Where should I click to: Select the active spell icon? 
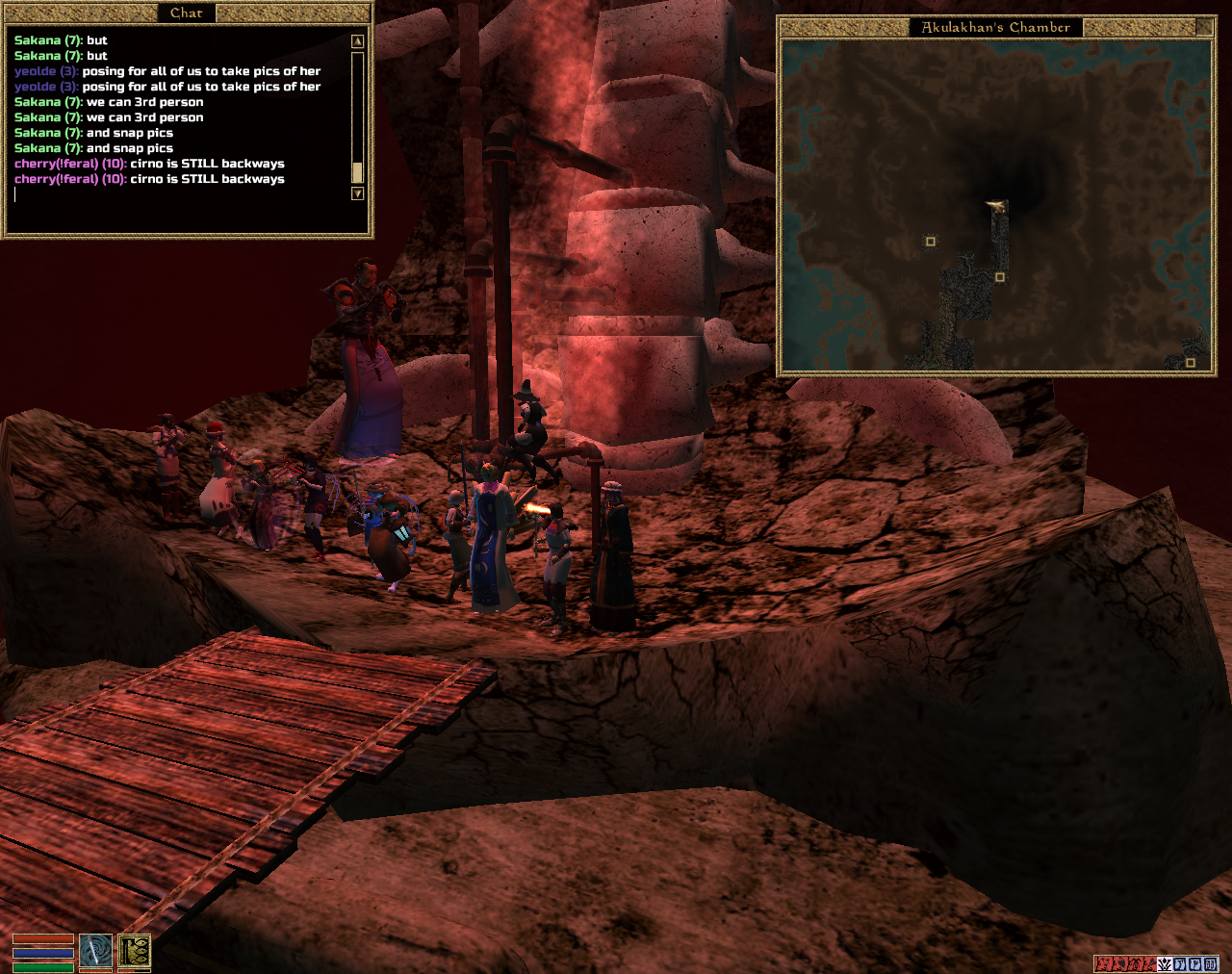(x=135, y=951)
